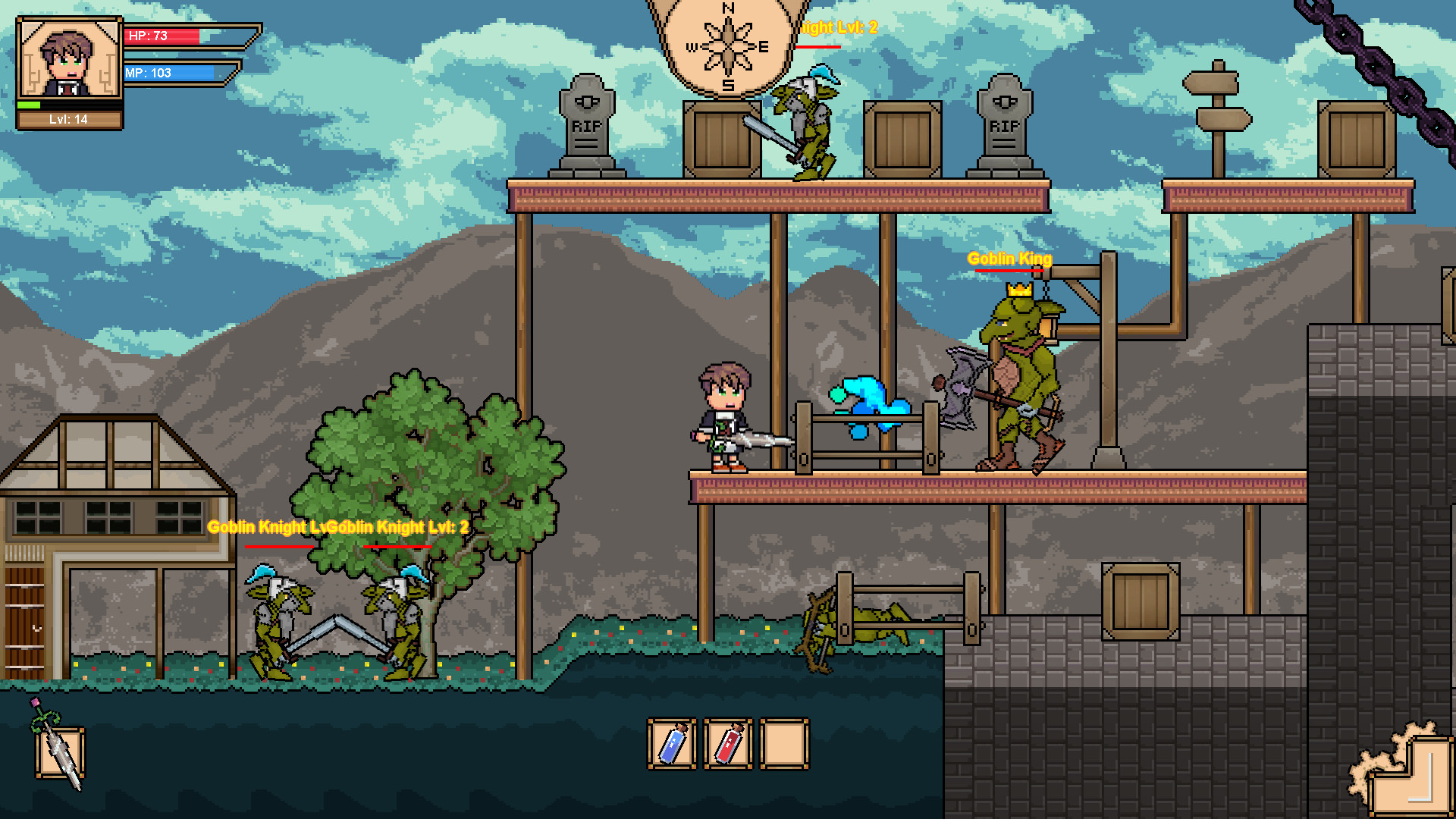Click the green stamina bar under the portrait
The width and height of the screenshot is (1456, 819).
click(x=29, y=105)
